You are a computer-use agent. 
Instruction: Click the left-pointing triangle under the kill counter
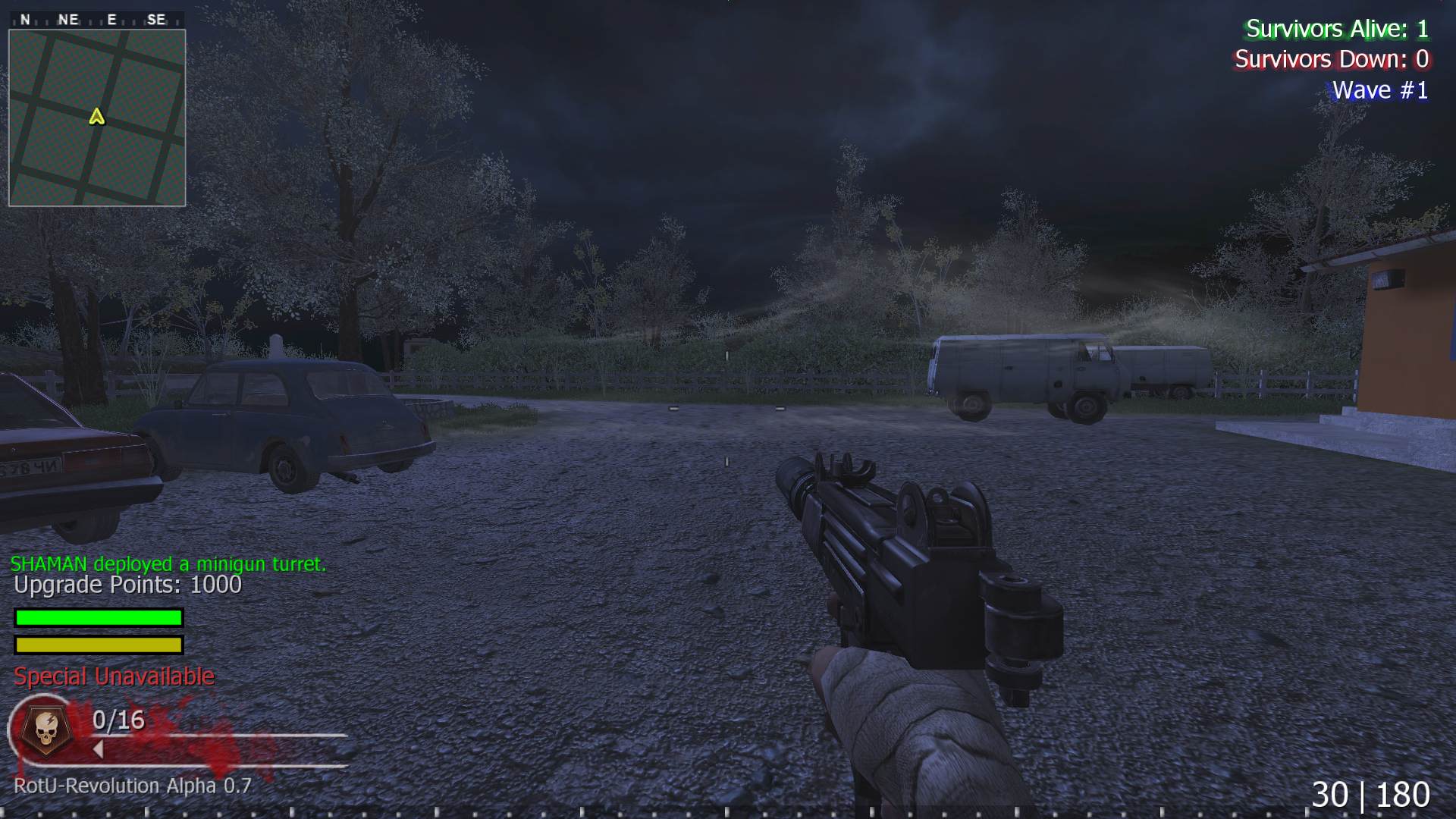pyautogui.click(x=98, y=748)
